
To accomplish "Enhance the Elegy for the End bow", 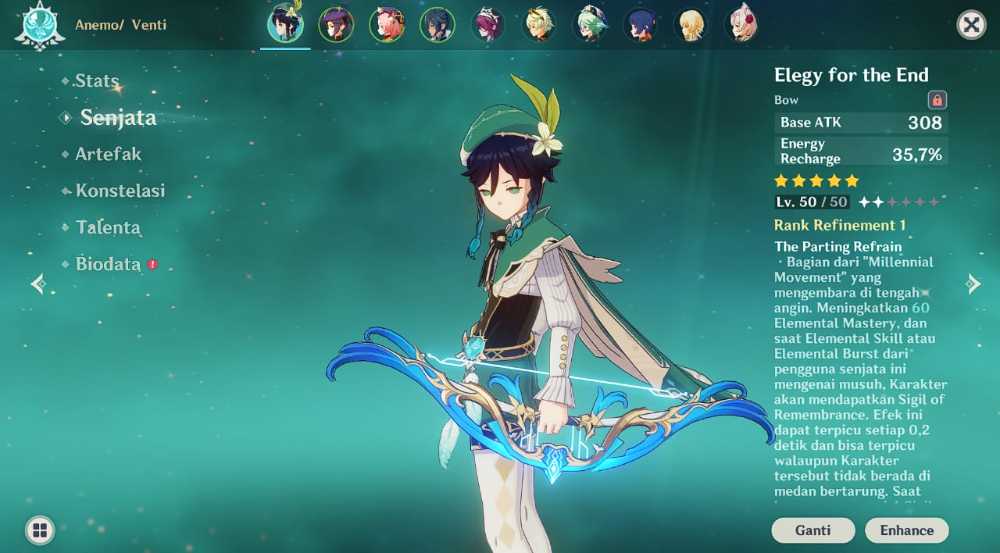I will pyautogui.click(x=906, y=530).
